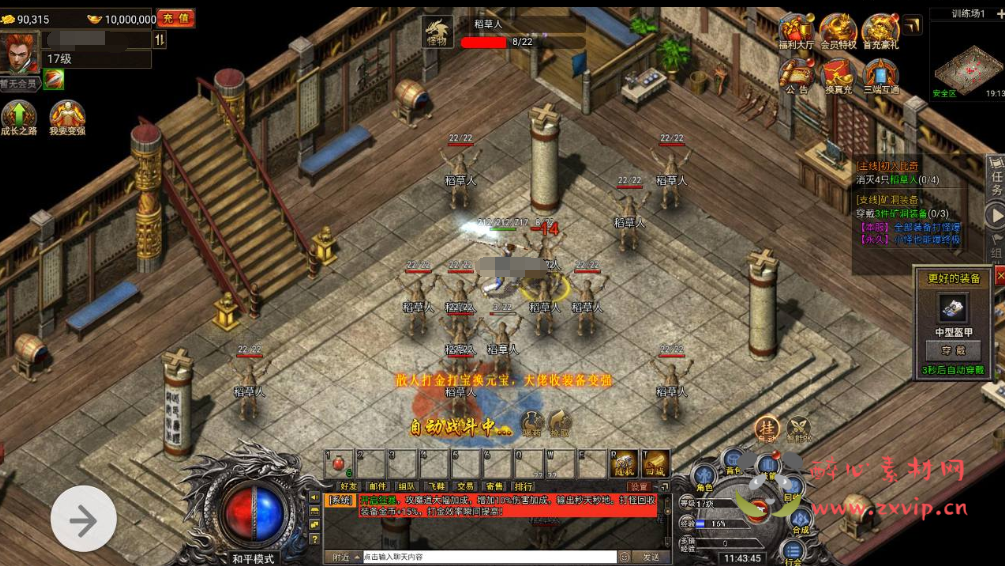Click the large white arrow circle button
The width and height of the screenshot is (1005, 566).
tap(83, 518)
